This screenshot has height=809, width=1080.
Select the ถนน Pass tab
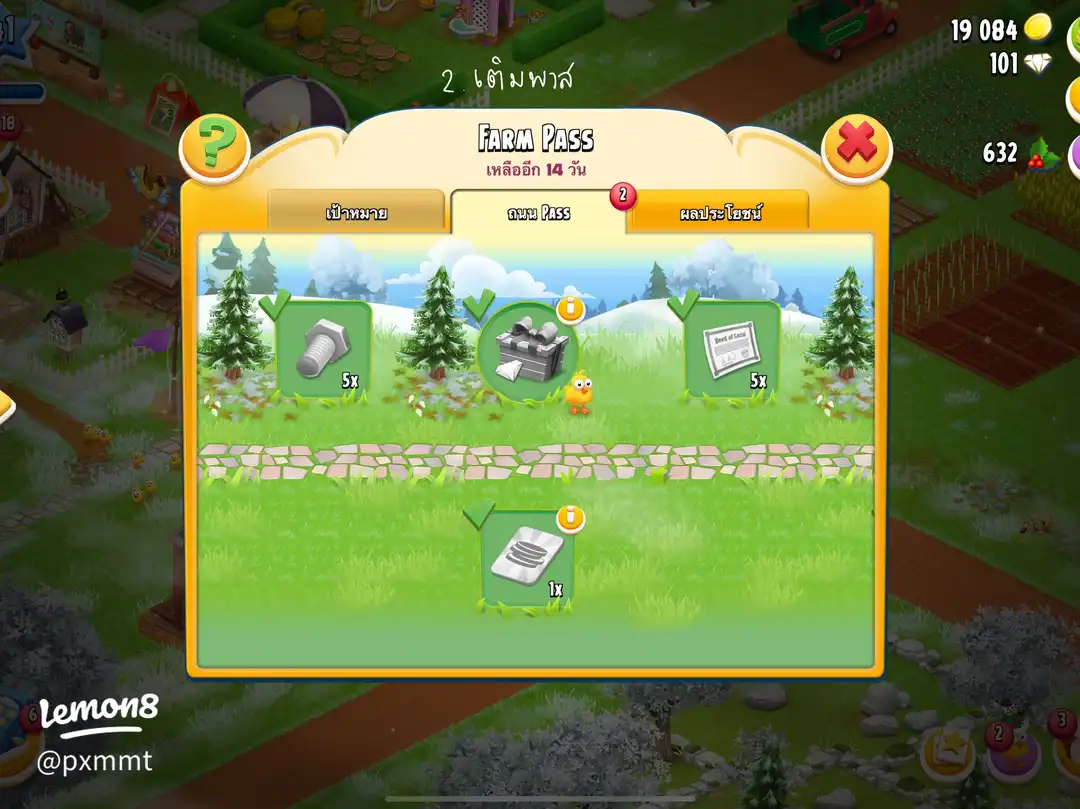pyautogui.click(x=538, y=213)
